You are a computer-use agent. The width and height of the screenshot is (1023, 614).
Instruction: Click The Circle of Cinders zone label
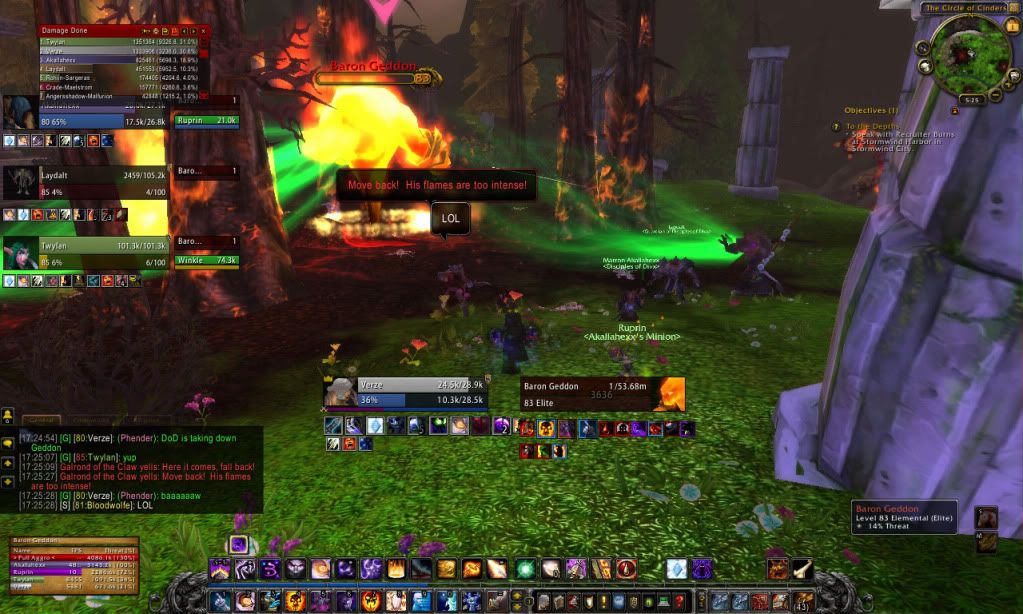tap(965, 8)
